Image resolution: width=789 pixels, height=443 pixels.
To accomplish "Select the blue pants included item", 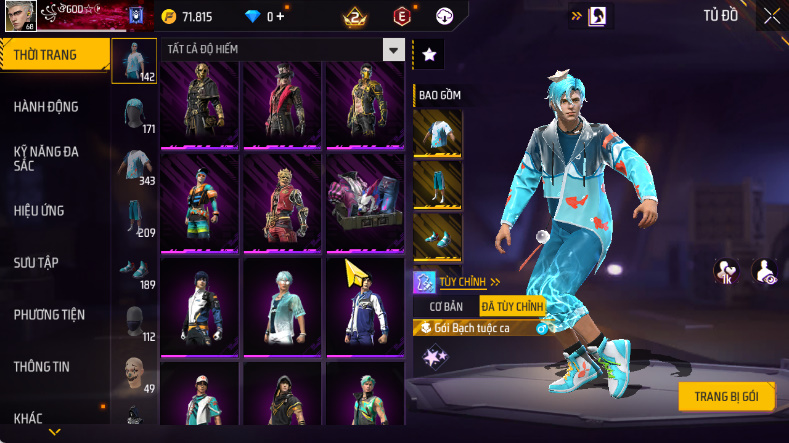I will click(x=438, y=185).
